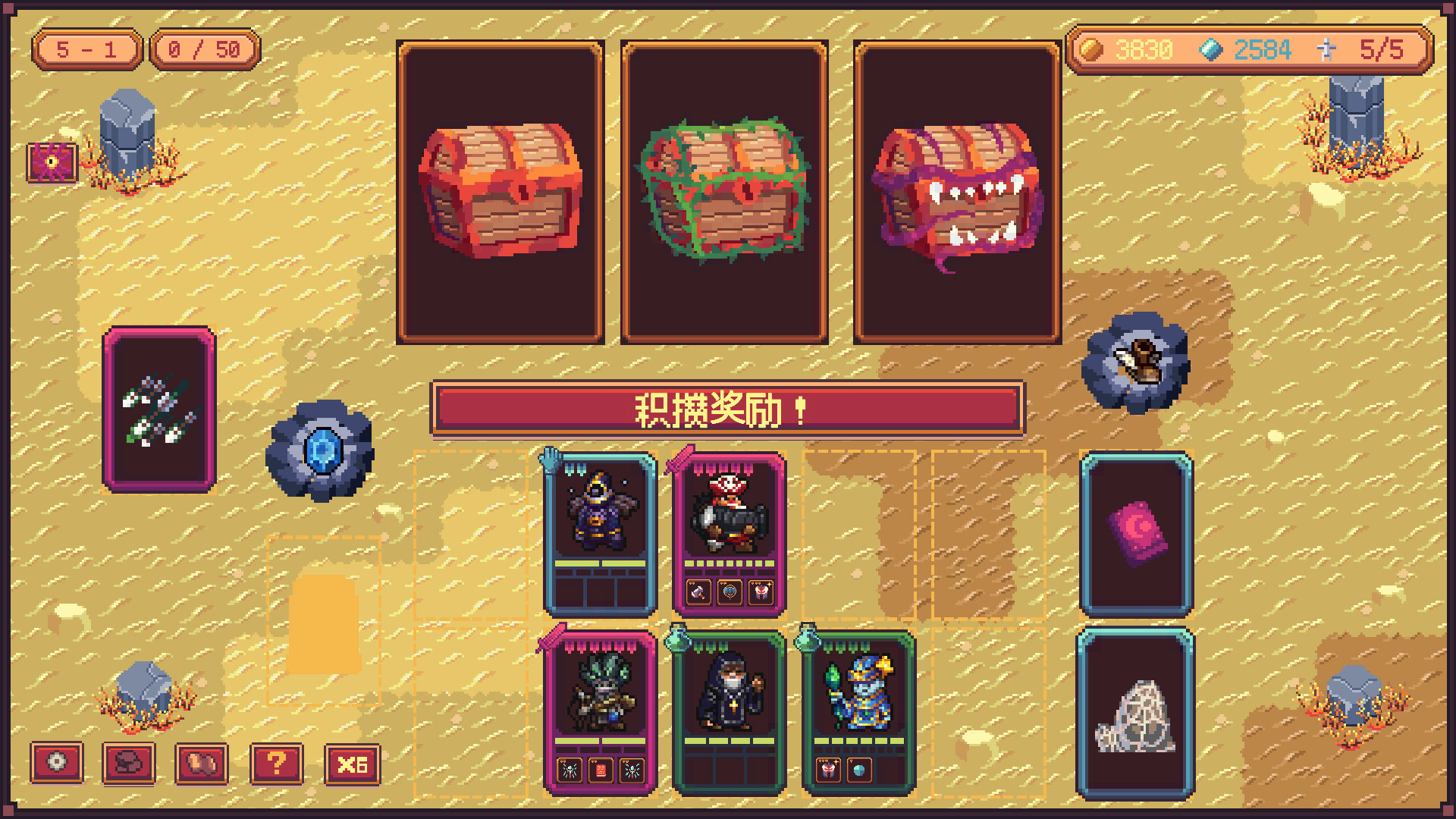Click the 0/50 progress counter
This screenshot has height=819, width=1456.
203,49
